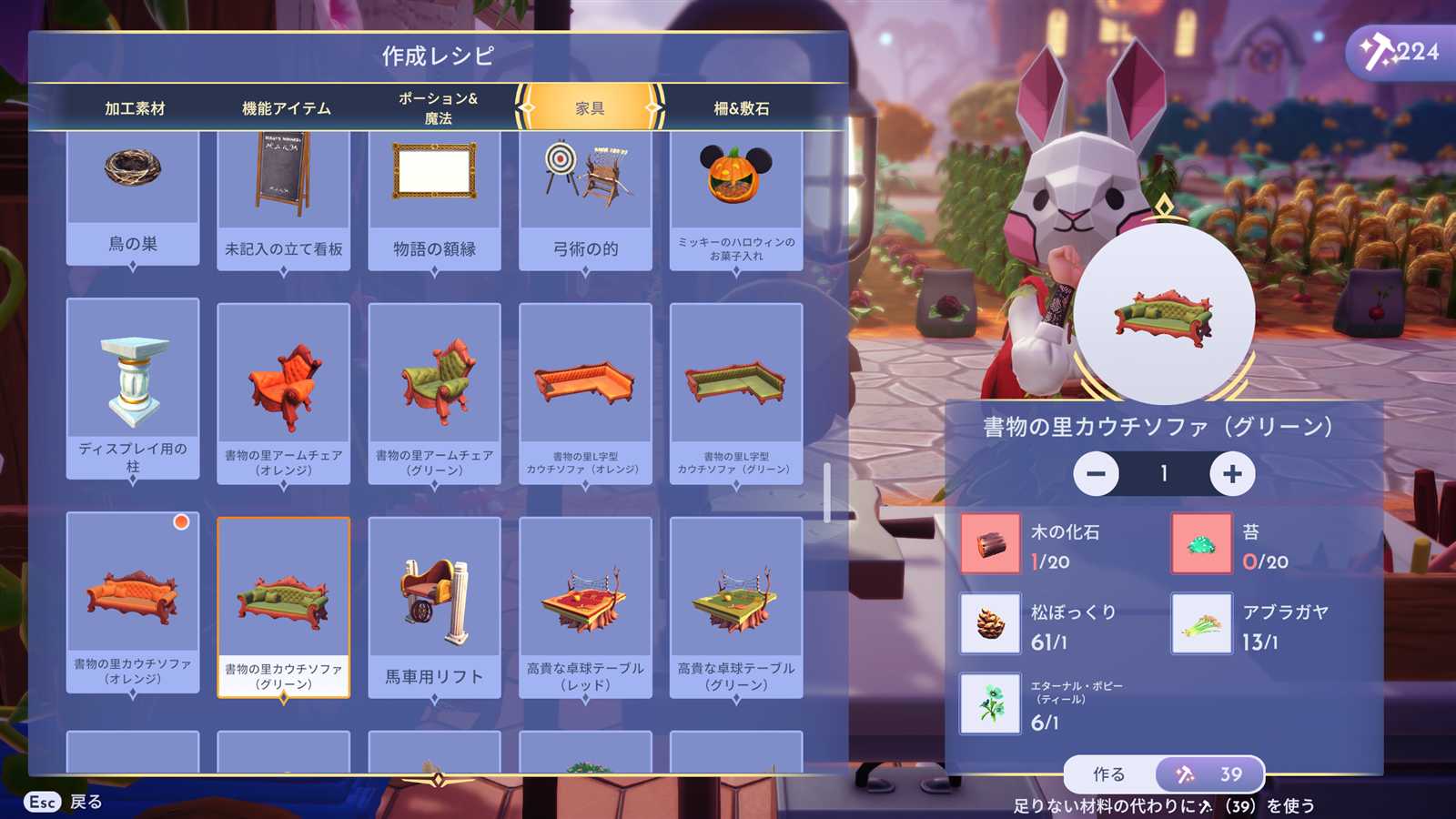This screenshot has height=819, width=1456.
Task: Pick the 未記入の立て看板 recipe
Action: (x=284, y=200)
